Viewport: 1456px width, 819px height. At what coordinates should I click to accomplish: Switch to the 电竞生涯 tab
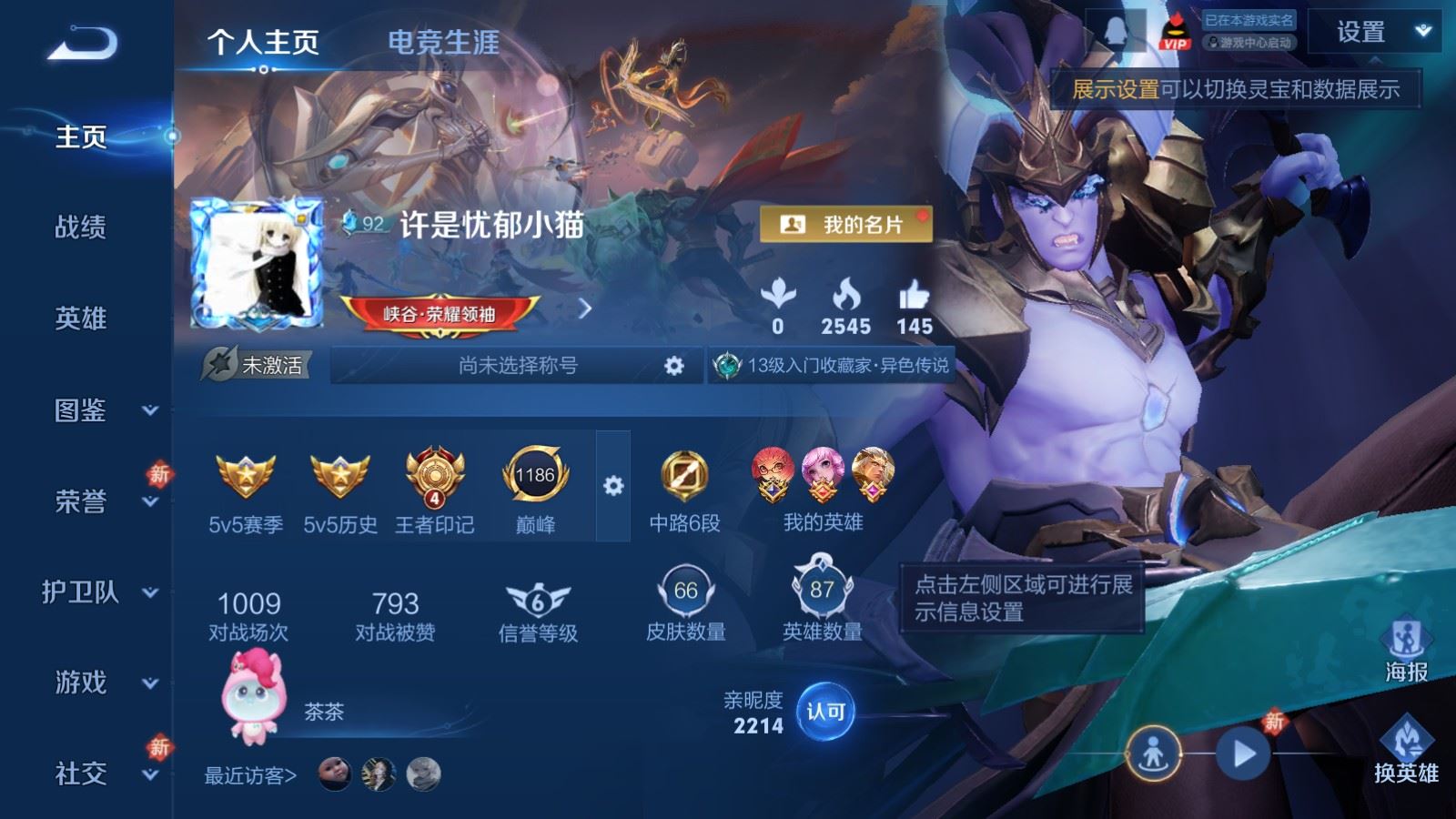pyautogui.click(x=445, y=43)
